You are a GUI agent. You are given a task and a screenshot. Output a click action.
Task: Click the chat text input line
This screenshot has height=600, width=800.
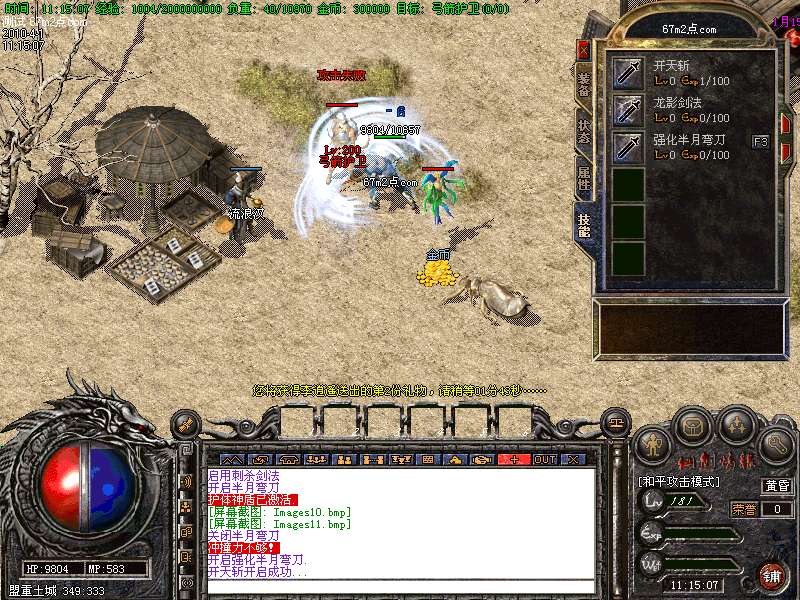tap(400, 588)
